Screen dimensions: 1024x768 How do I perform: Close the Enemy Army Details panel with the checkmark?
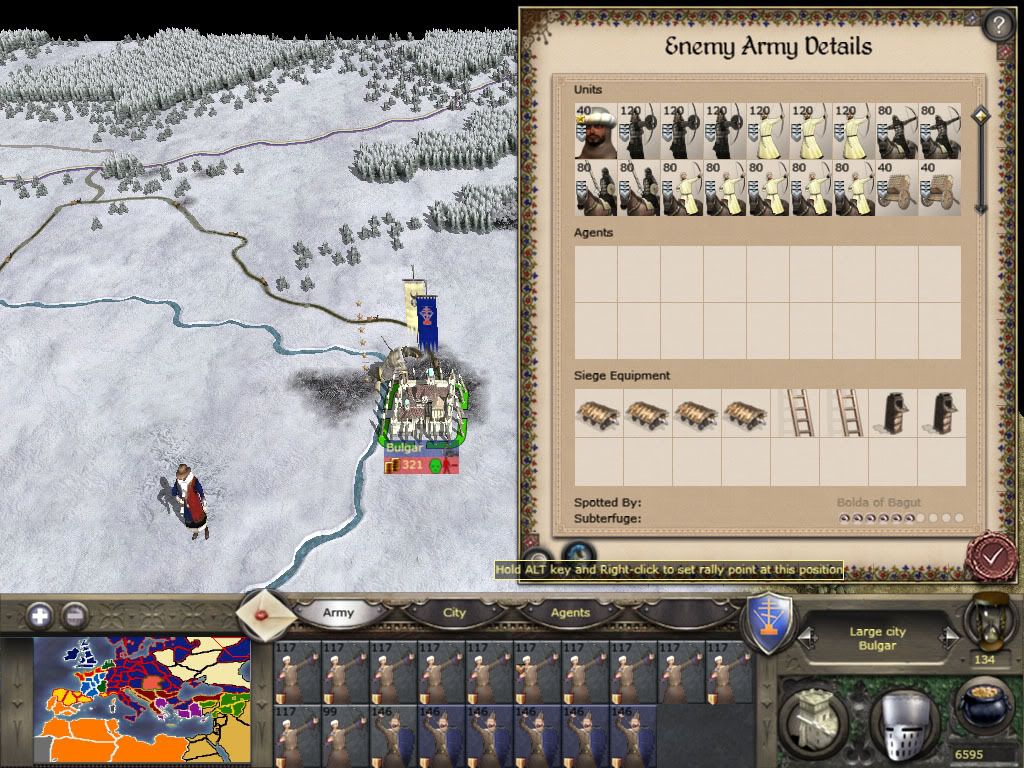click(992, 556)
